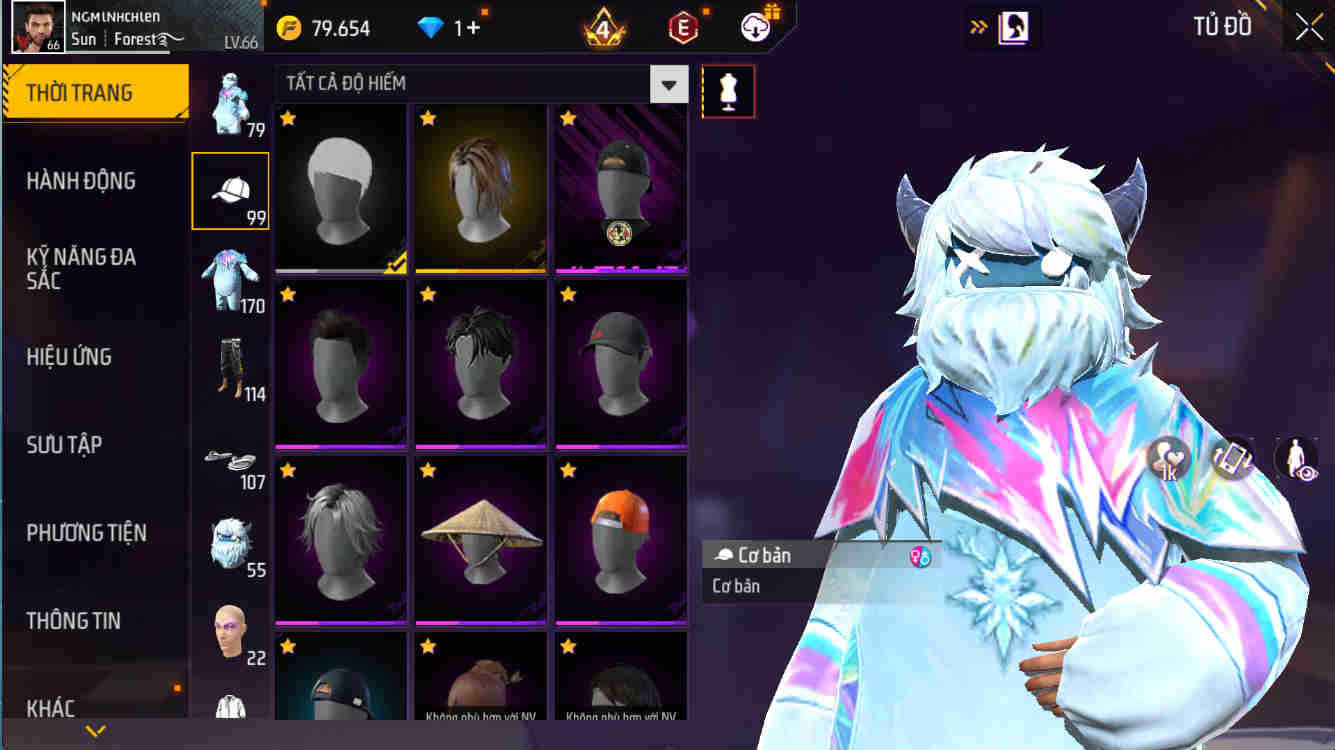
Task: Open the mannequin outfit preset icon
Action: pyautogui.click(x=729, y=90)
